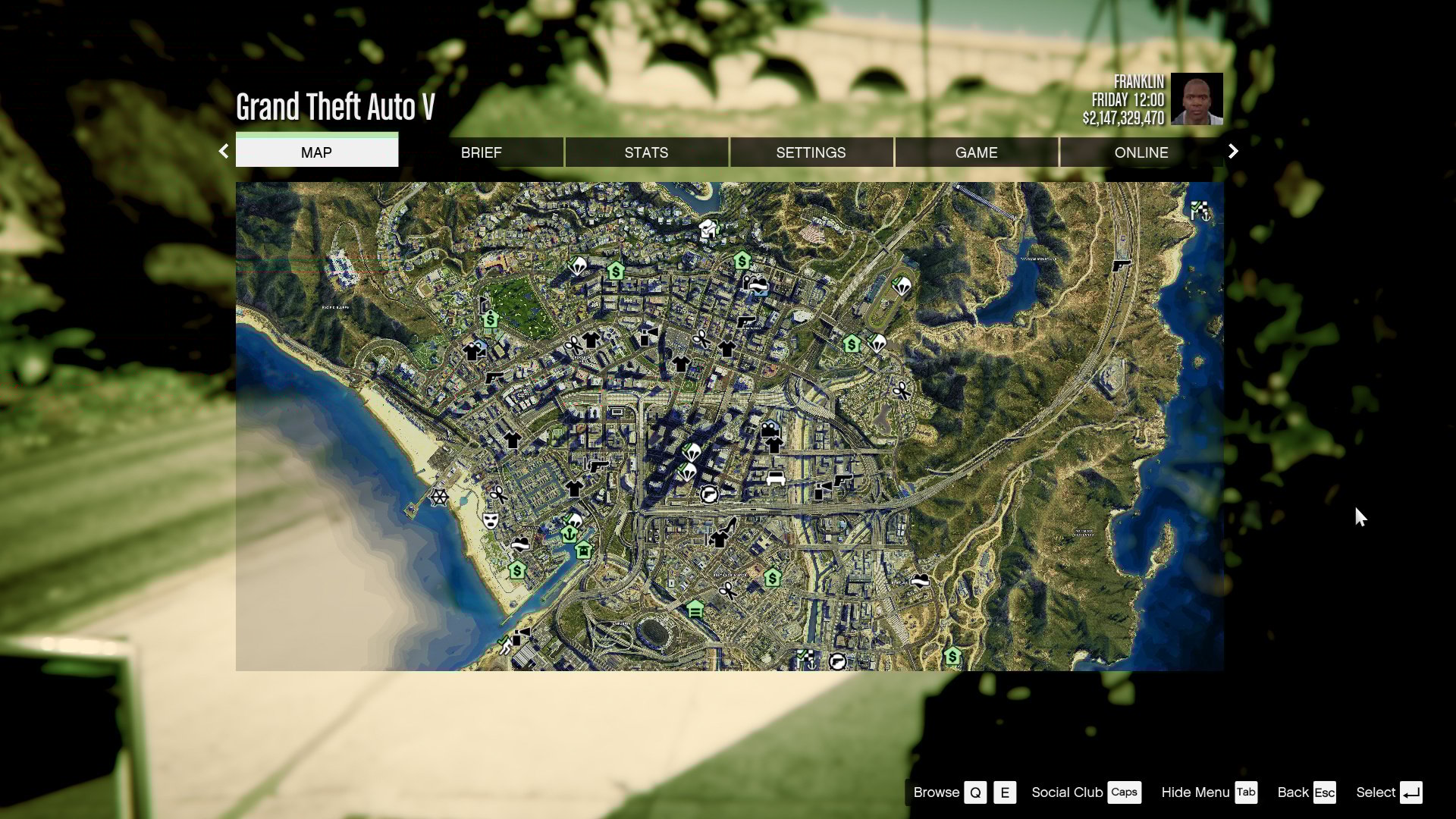The width and height of the screenshot is (1456, 819).
Task: Switch to the BRIEF tab
Action: 481,152
